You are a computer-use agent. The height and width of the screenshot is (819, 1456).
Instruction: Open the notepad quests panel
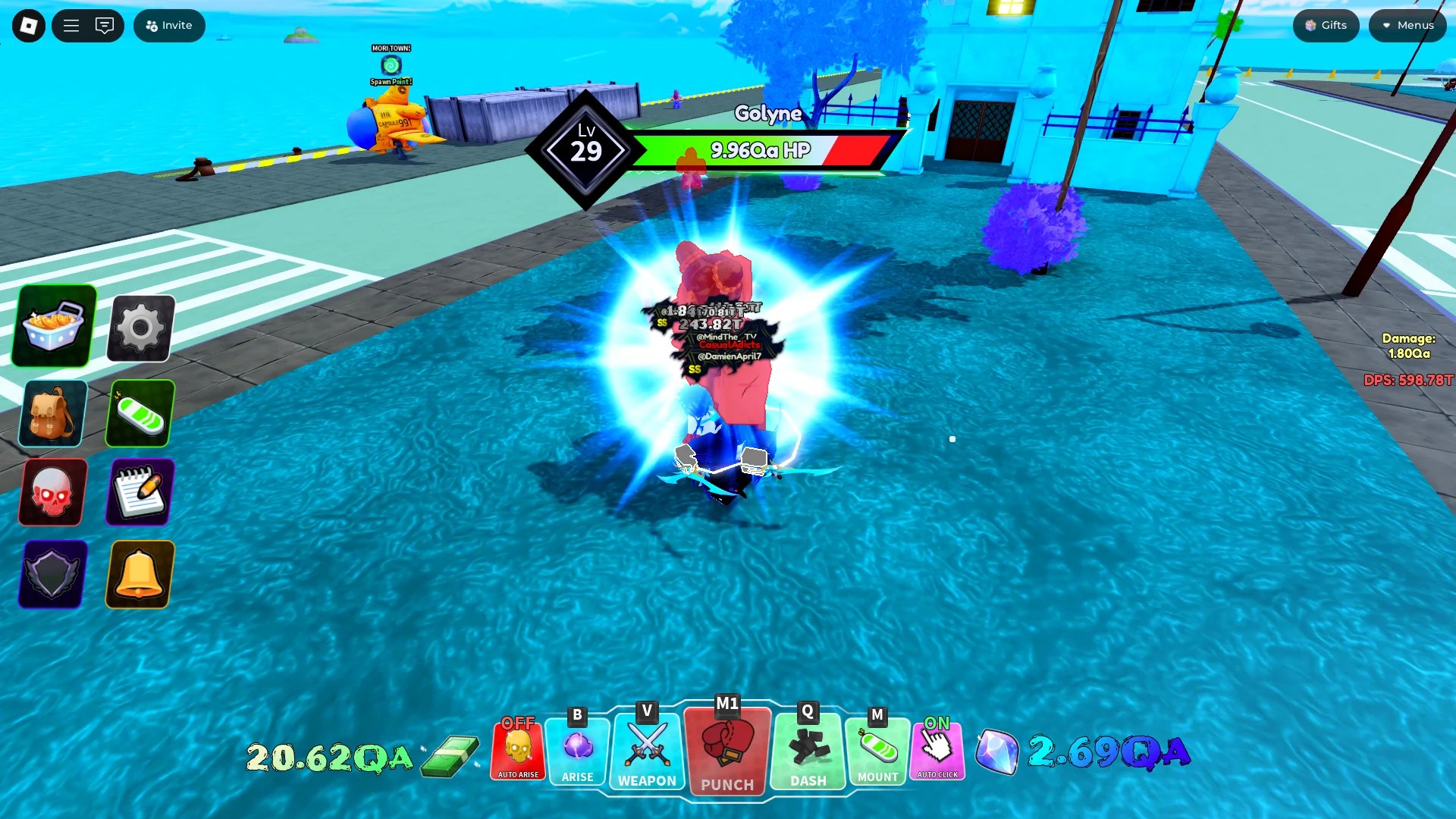click(x=140, y=493)
